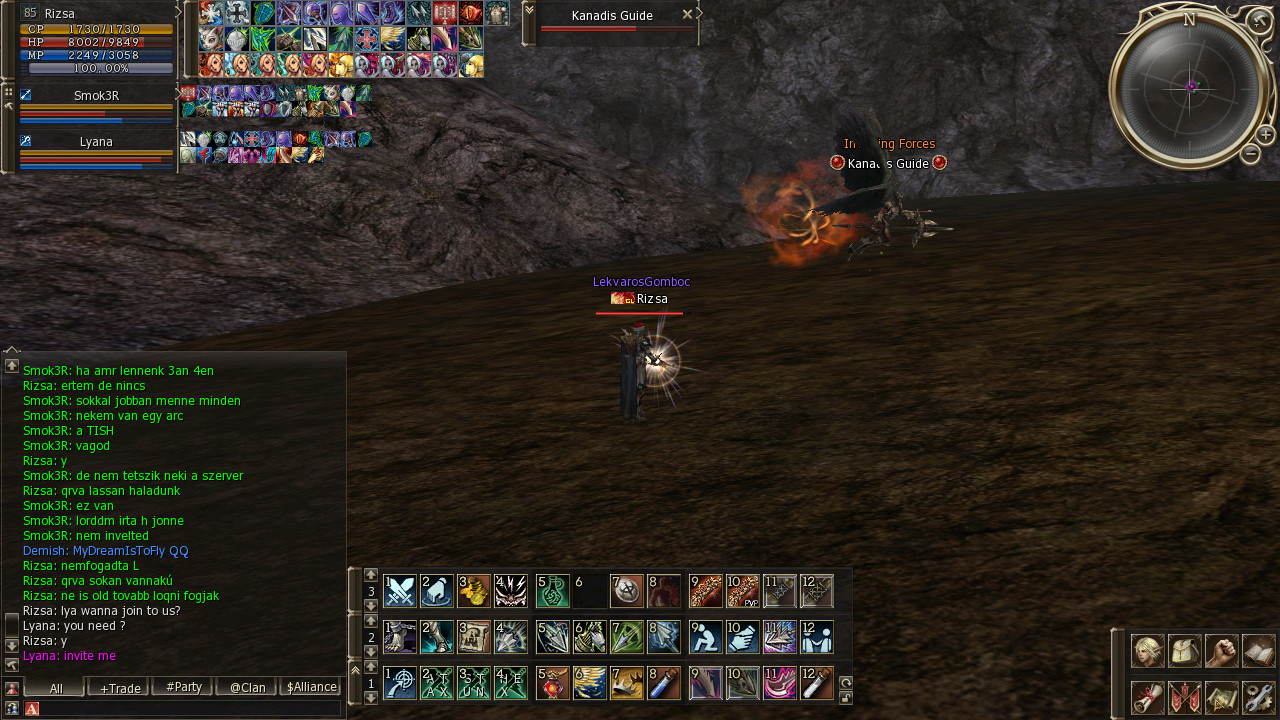Close the Kanadis Guide target window

pyautogui.click(x=686, y=15)
